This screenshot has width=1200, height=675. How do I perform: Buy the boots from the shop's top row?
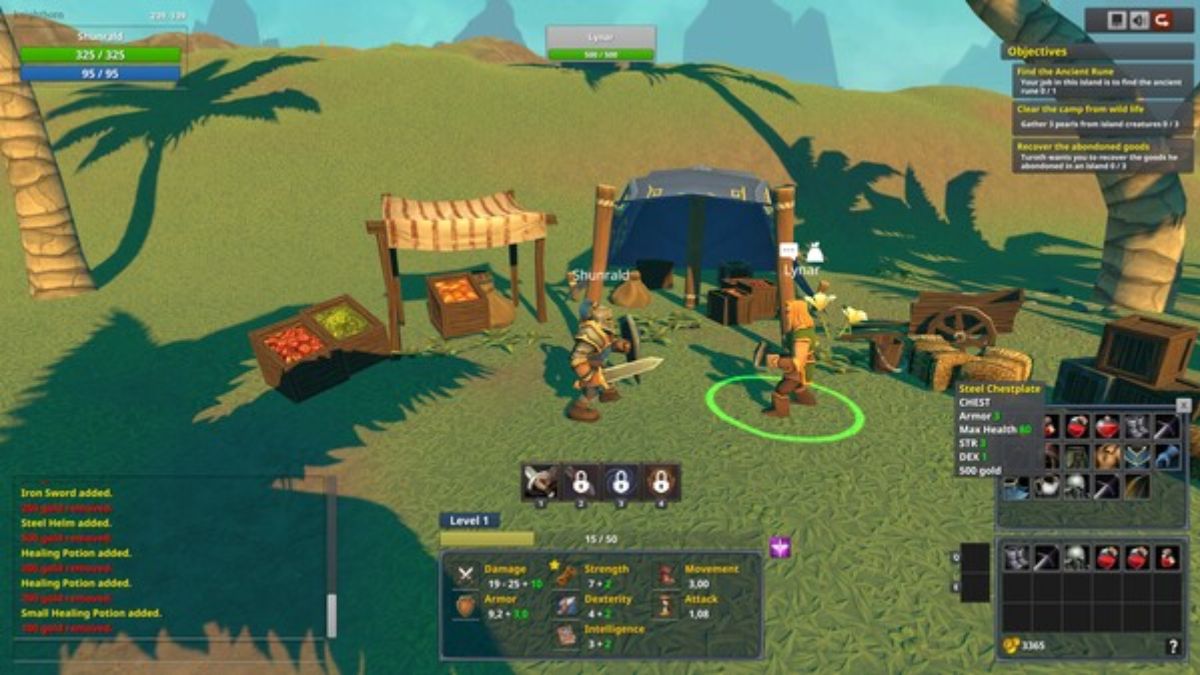tap(1138, 428)
